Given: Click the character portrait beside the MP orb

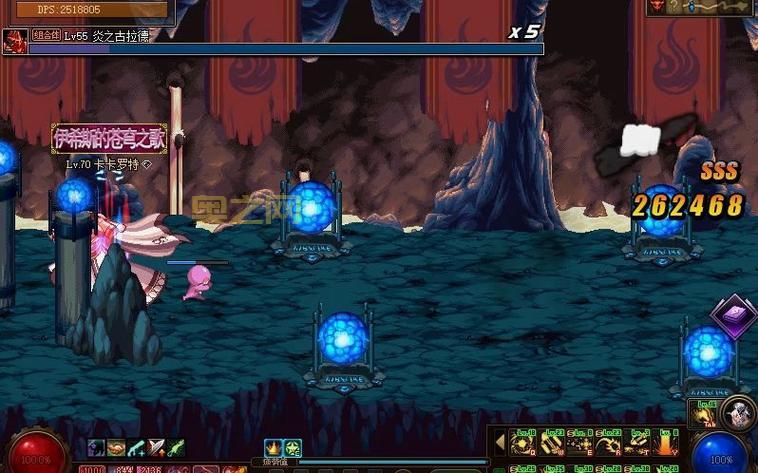Looking at the screenshot, I should coord(740,410).
